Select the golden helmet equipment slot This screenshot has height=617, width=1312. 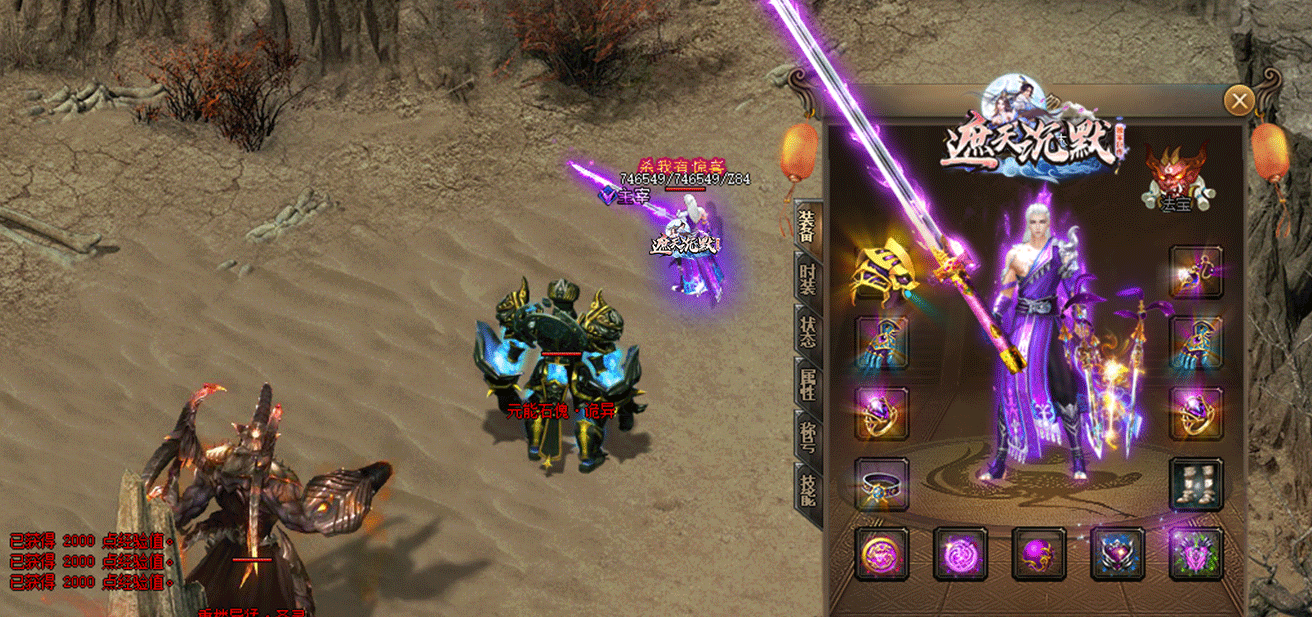tap(882, 271)
